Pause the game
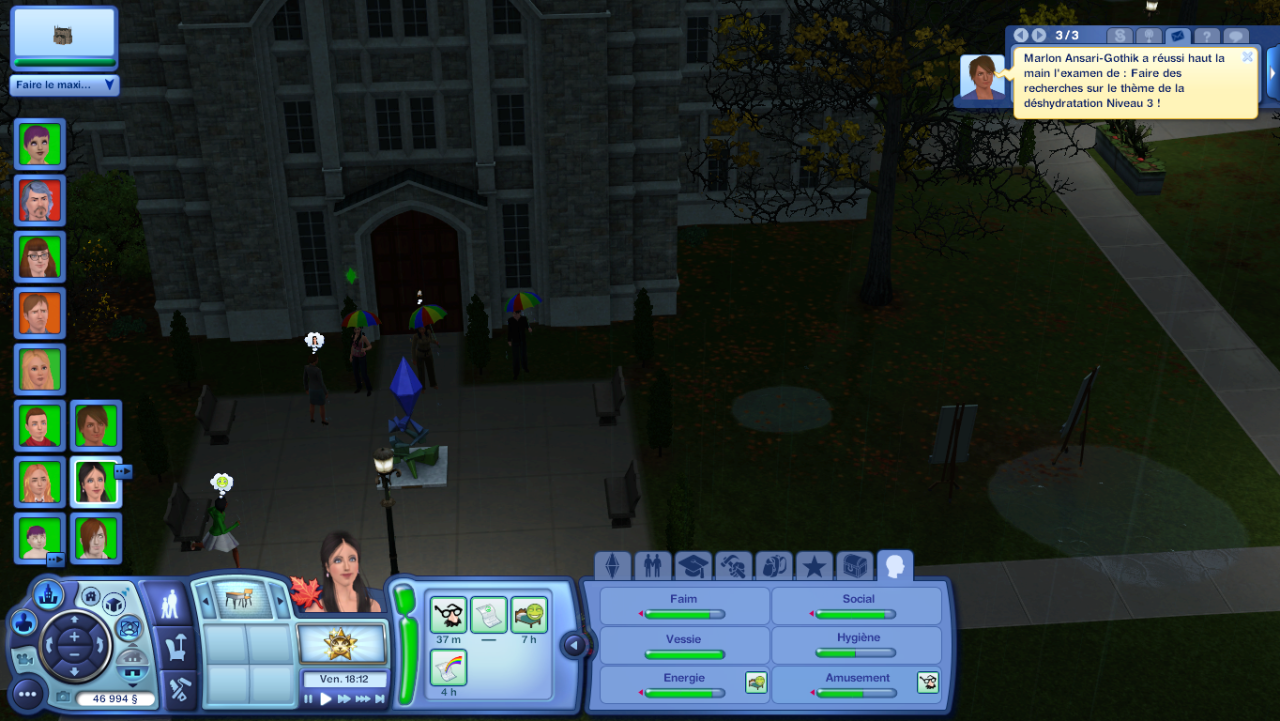Viewport: 1280px width, 721px height. (x=309, y=699)
